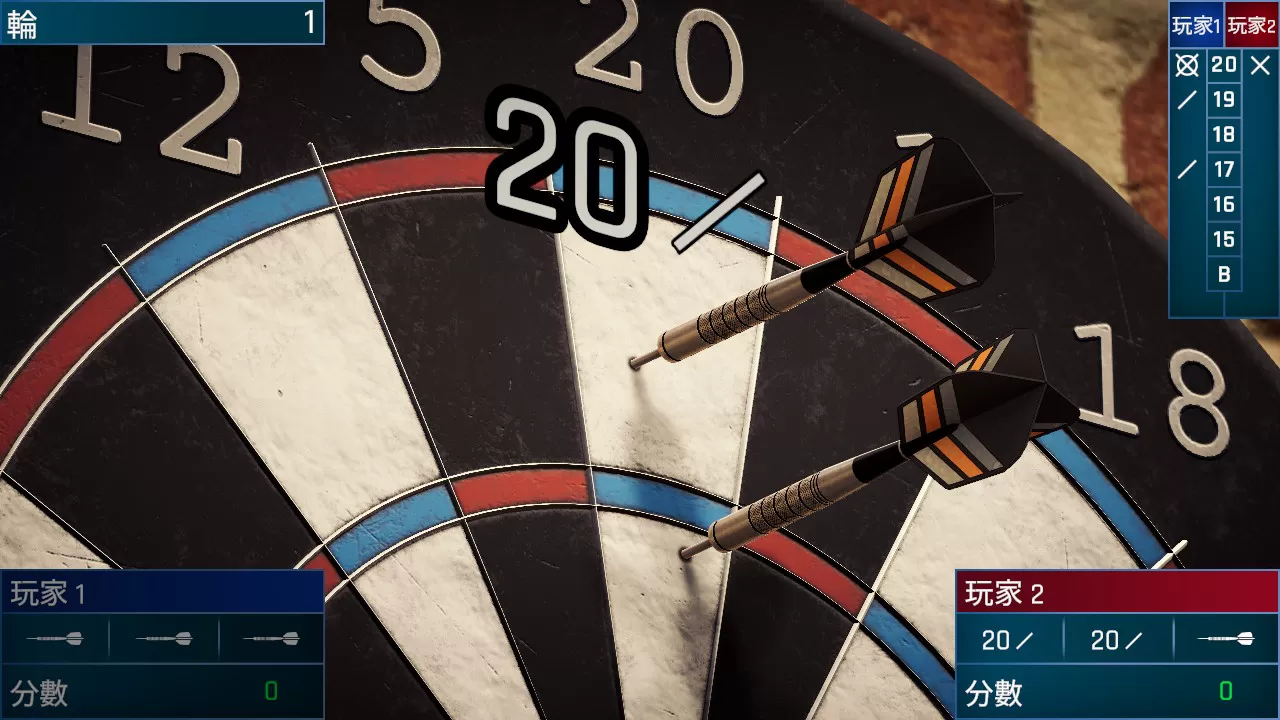Open the cricket number 15 row
Viewport: 1280px width, 720px height.
pyautogui.click(x=1223, y=239)
